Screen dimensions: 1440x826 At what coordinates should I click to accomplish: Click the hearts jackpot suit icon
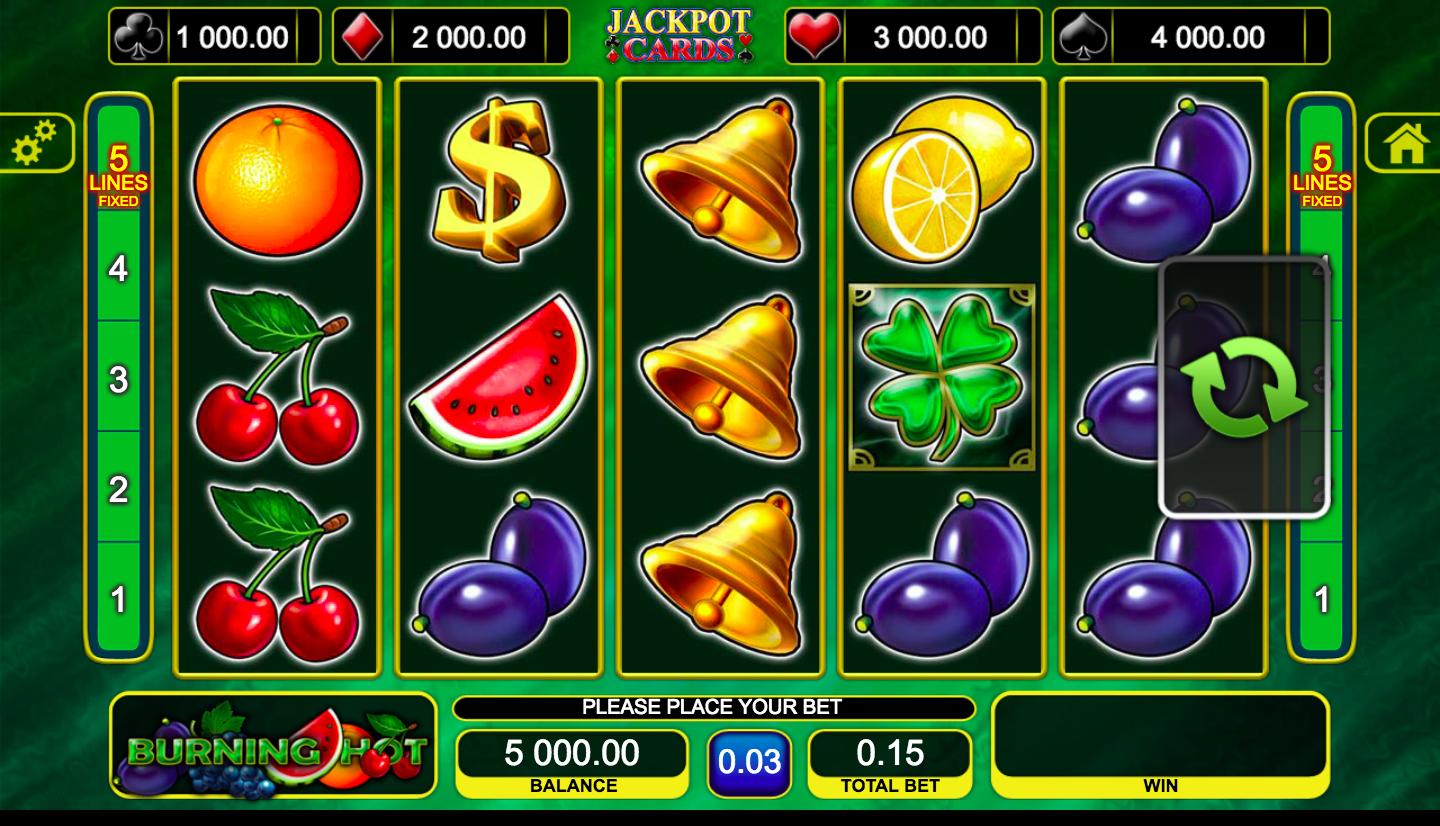[816, 34]
